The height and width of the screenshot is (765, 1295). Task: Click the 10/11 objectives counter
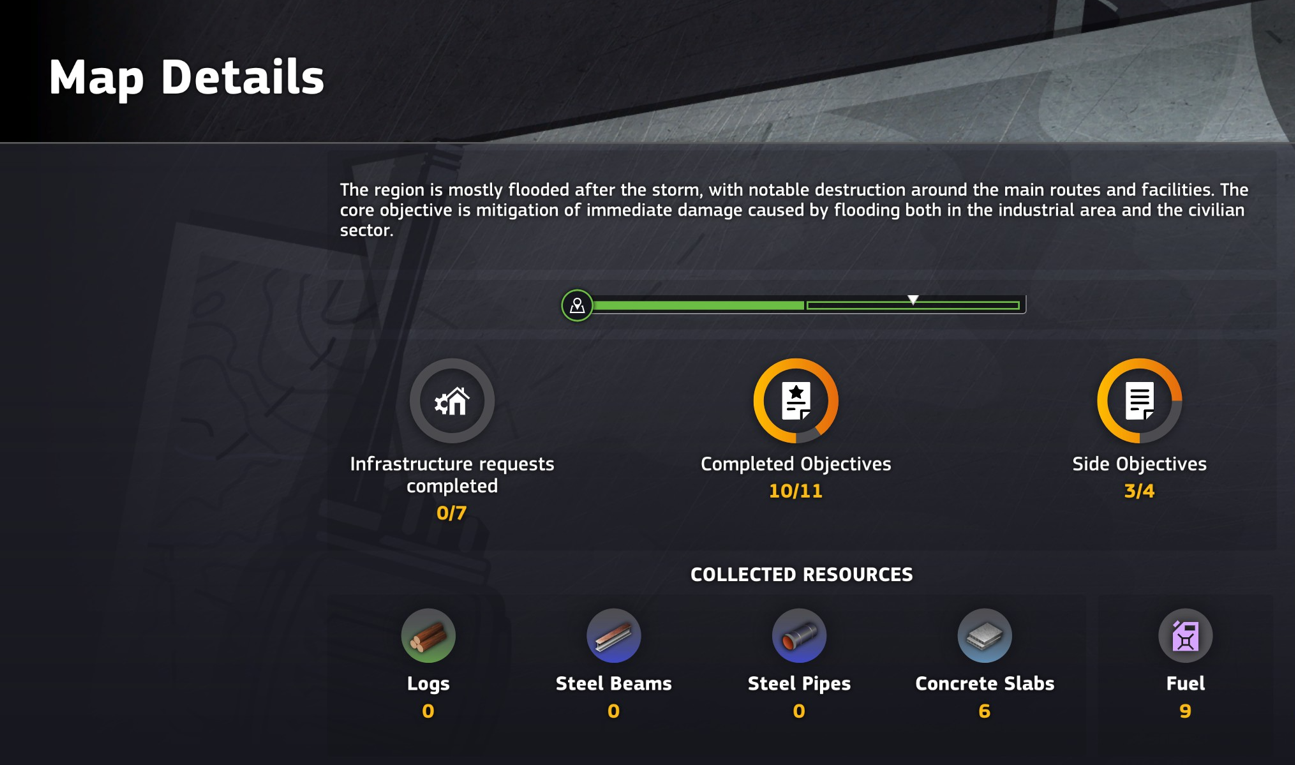tap(796, 491)
